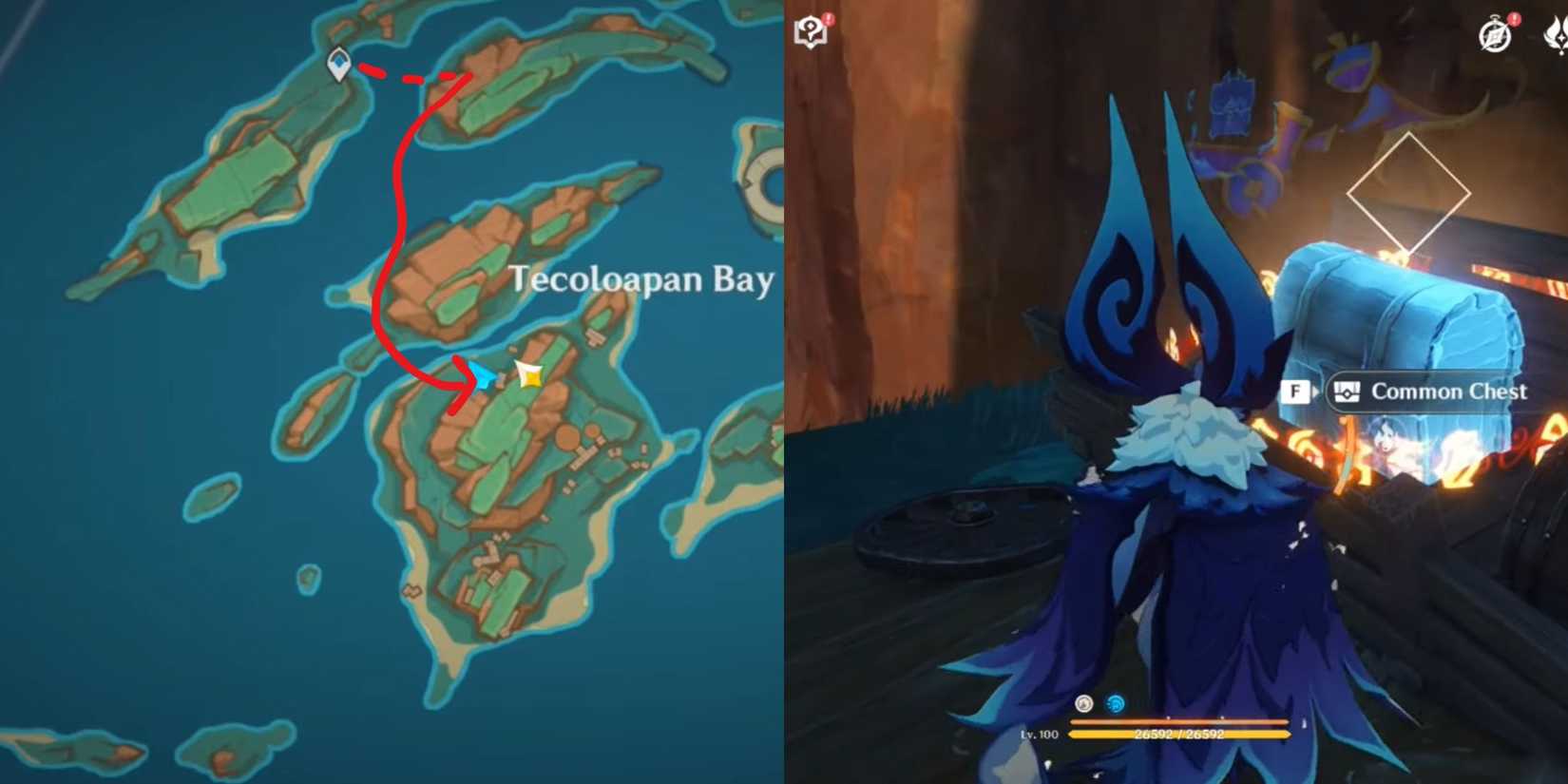Click the chest icon in the interaction prompt
This screenshot has width=1568, height=784.
[x=1348, y=392]
